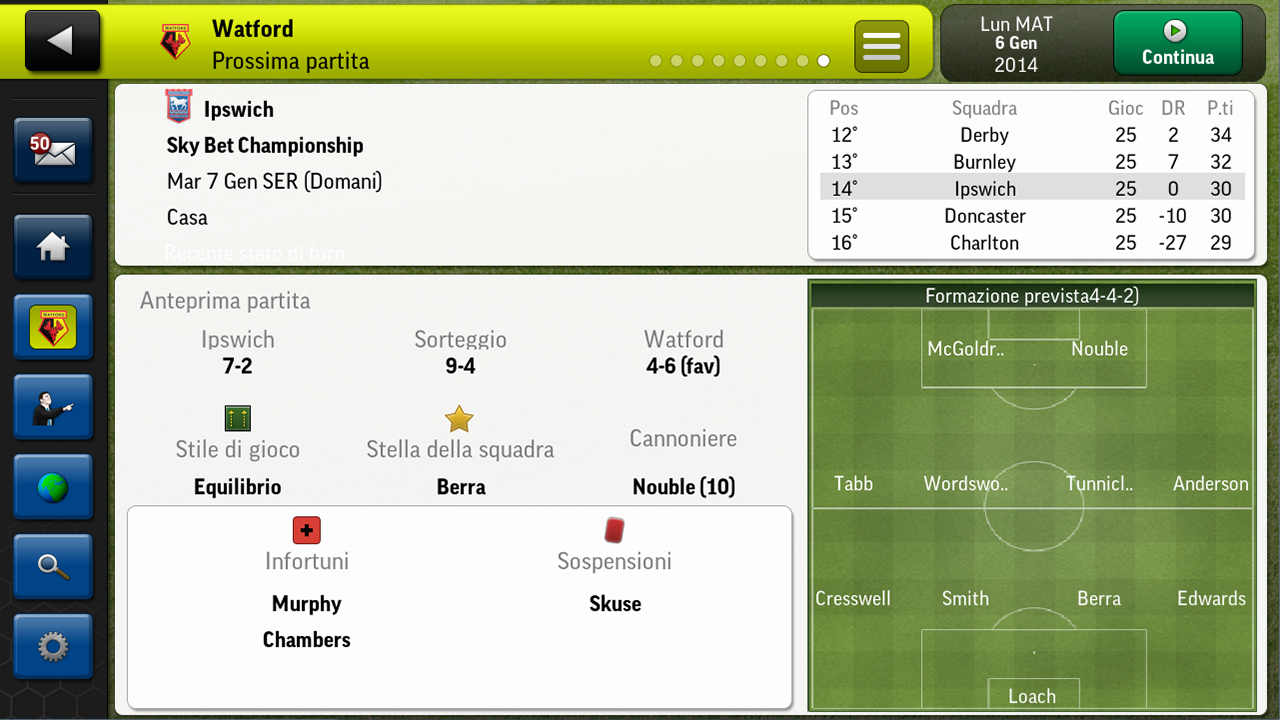Click the team star icon above Stella della squadra
The width and height of the screenshot is (1280, 720).
click(x=459, y=419)
